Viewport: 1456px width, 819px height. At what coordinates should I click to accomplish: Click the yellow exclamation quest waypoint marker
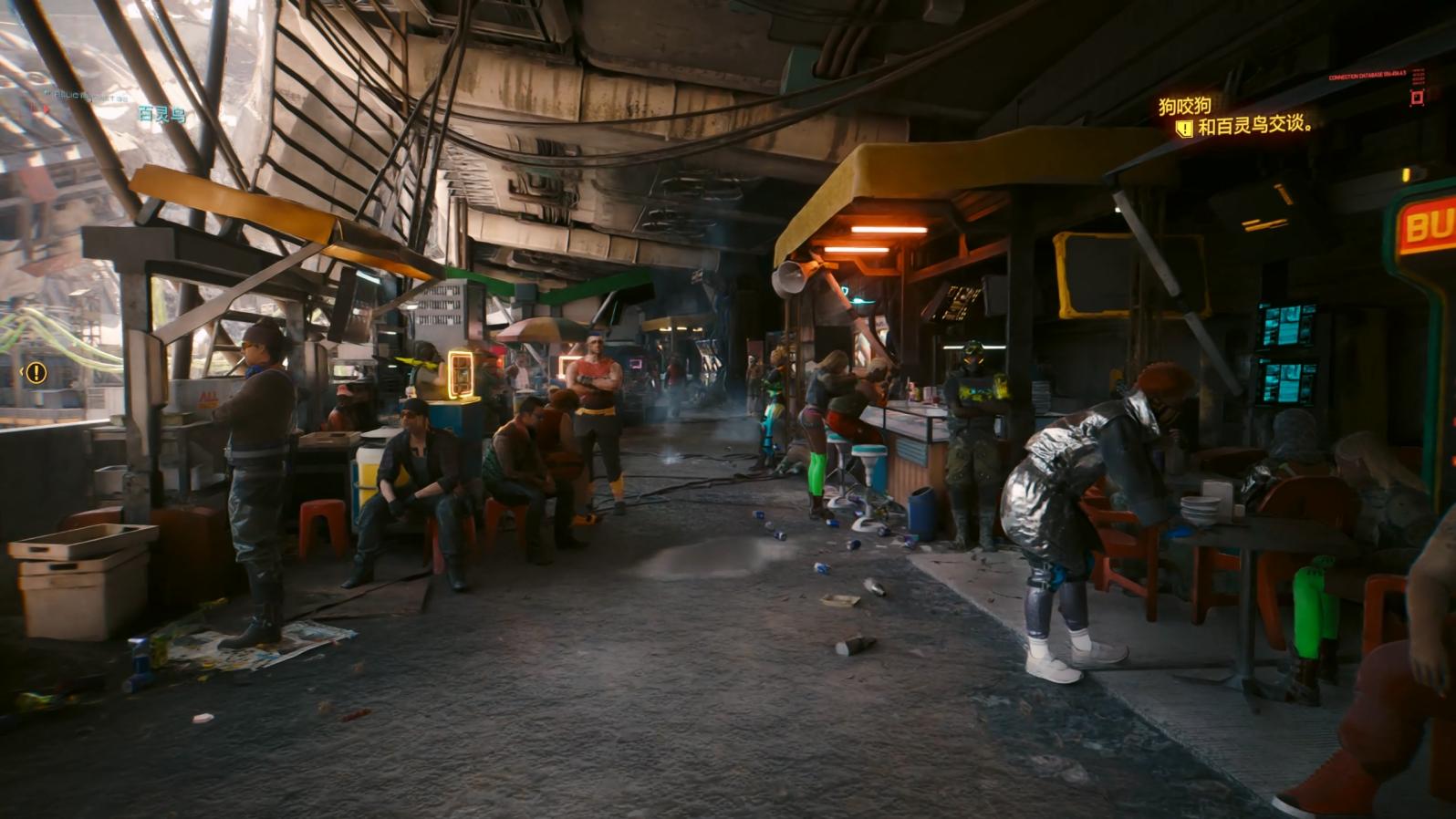(36, 372)
